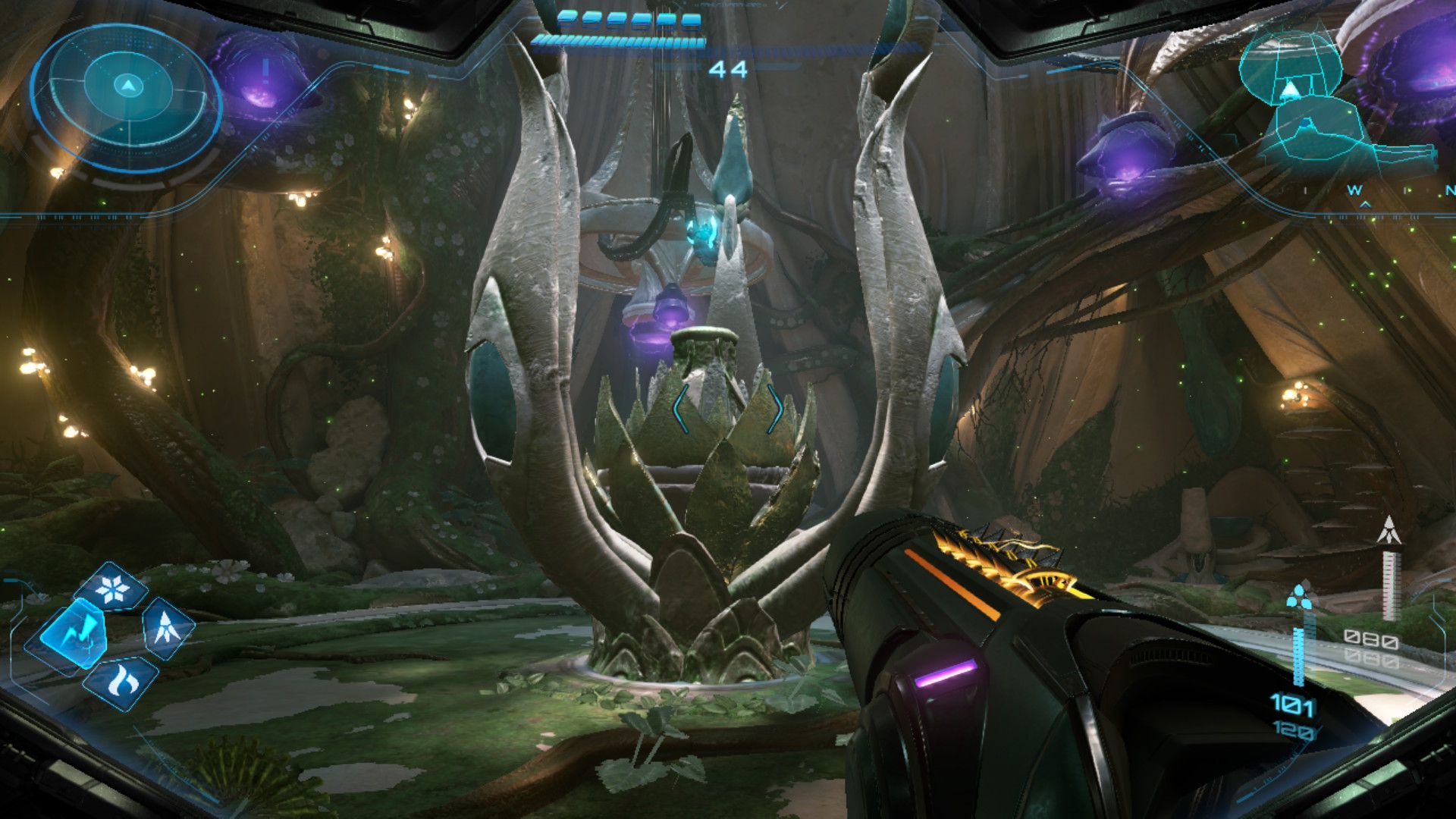
Task: Select the missile ability in the weapon diamond
Action: pyautogui.click(x=165, y=628)
